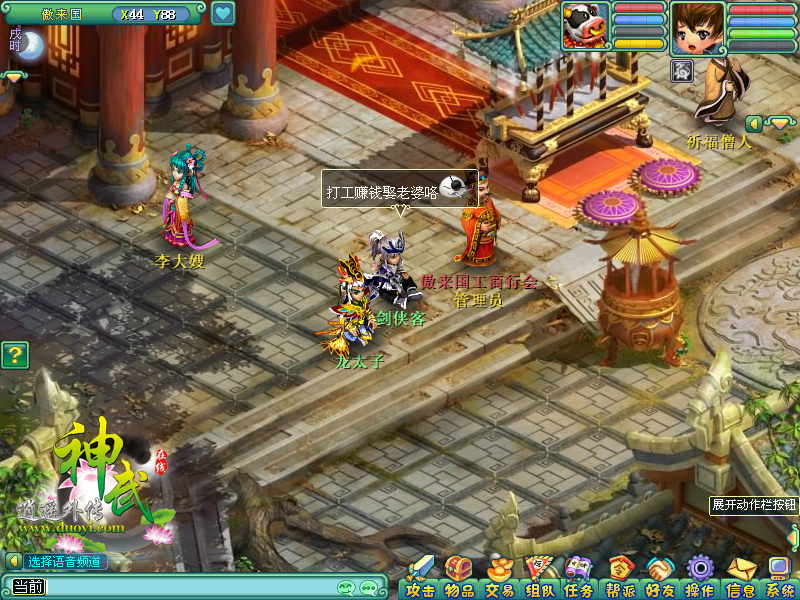Image resolution: width=800 pixels, height=600 pixels.
Task: Click the speech bubble icon in chat bar
Action: coord(369,587)
